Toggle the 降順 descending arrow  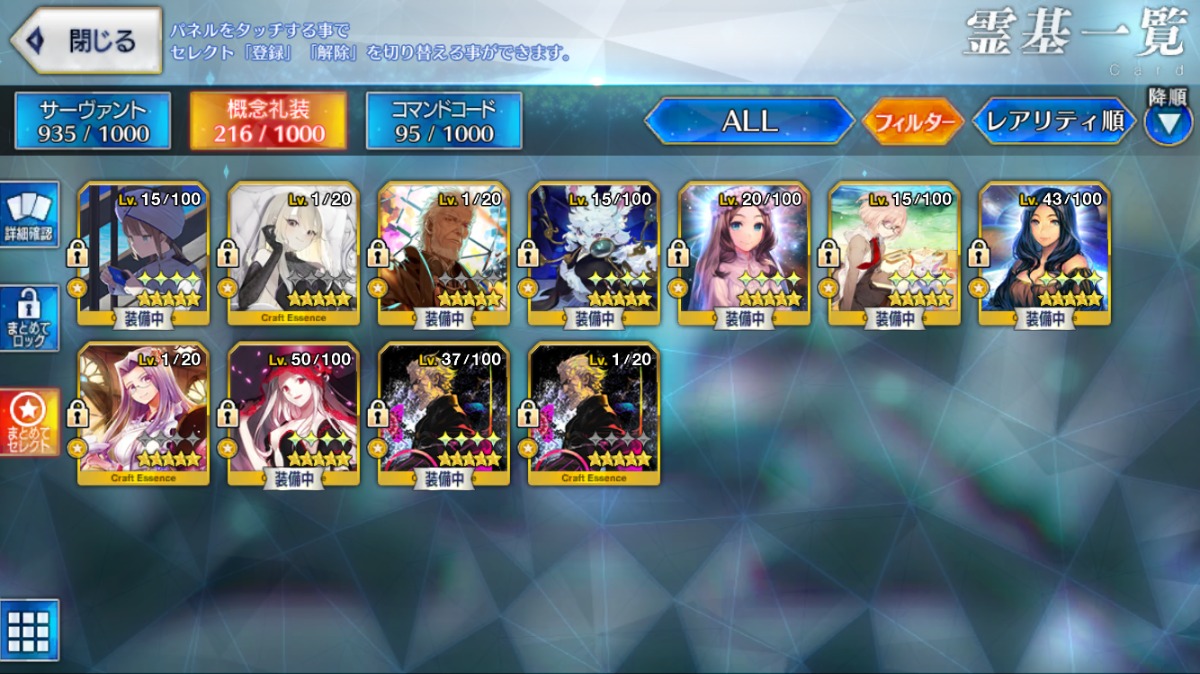(x=1167, y=120)
